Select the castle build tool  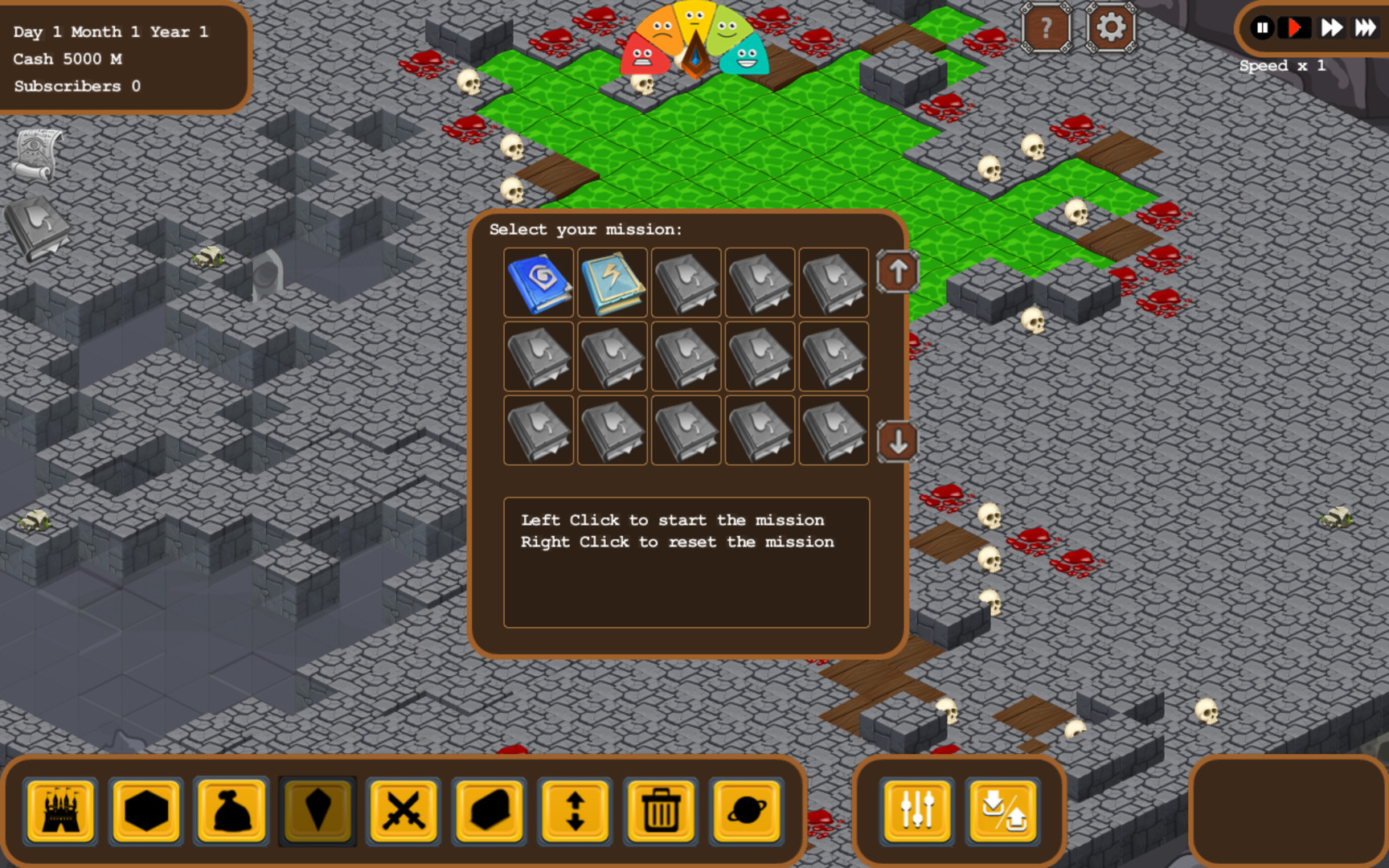coord(60,812)
